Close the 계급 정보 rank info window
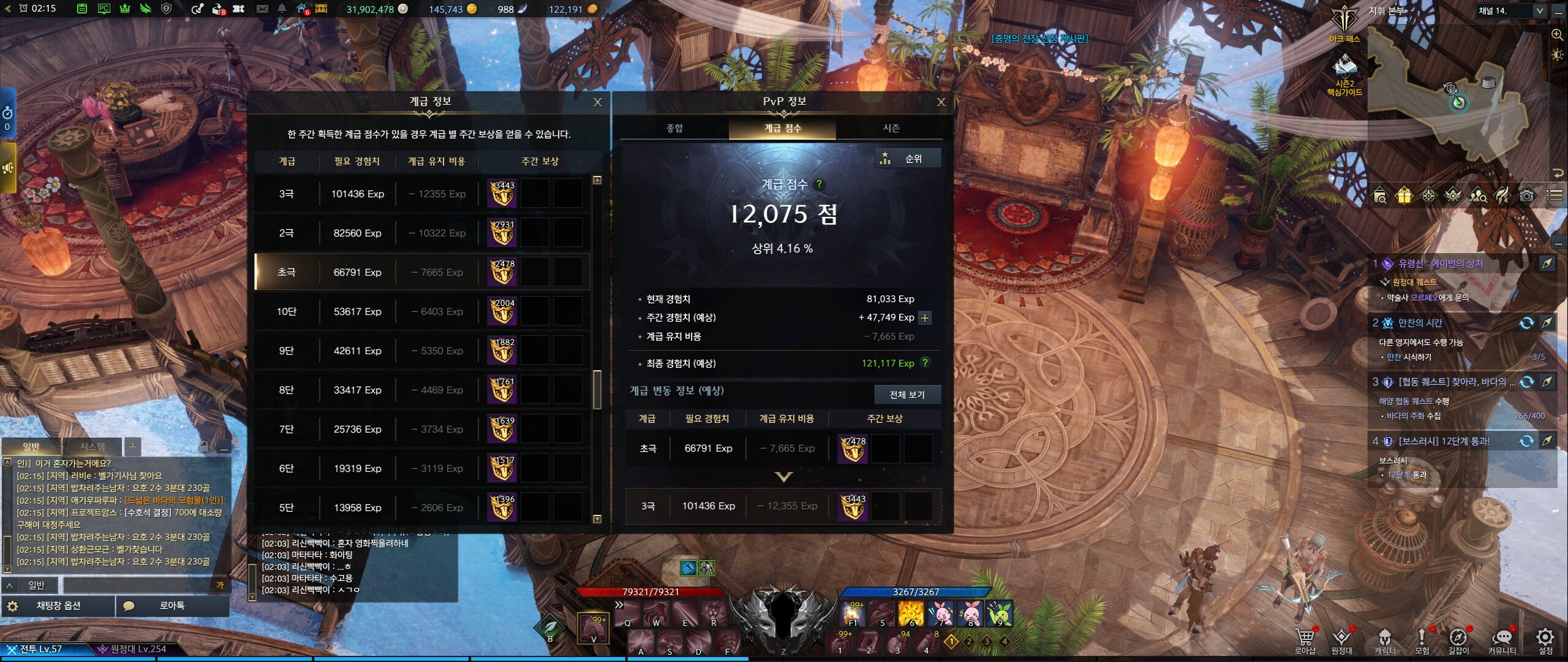 point(597,102)
